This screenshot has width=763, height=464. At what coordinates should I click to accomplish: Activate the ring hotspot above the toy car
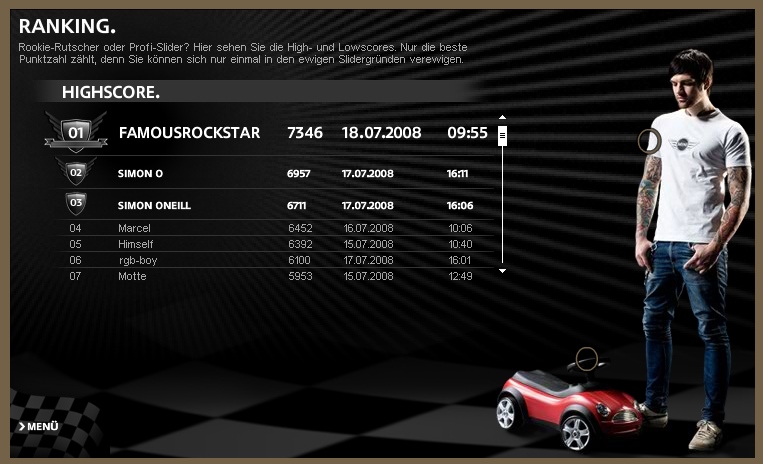click(x=587, y=358)
